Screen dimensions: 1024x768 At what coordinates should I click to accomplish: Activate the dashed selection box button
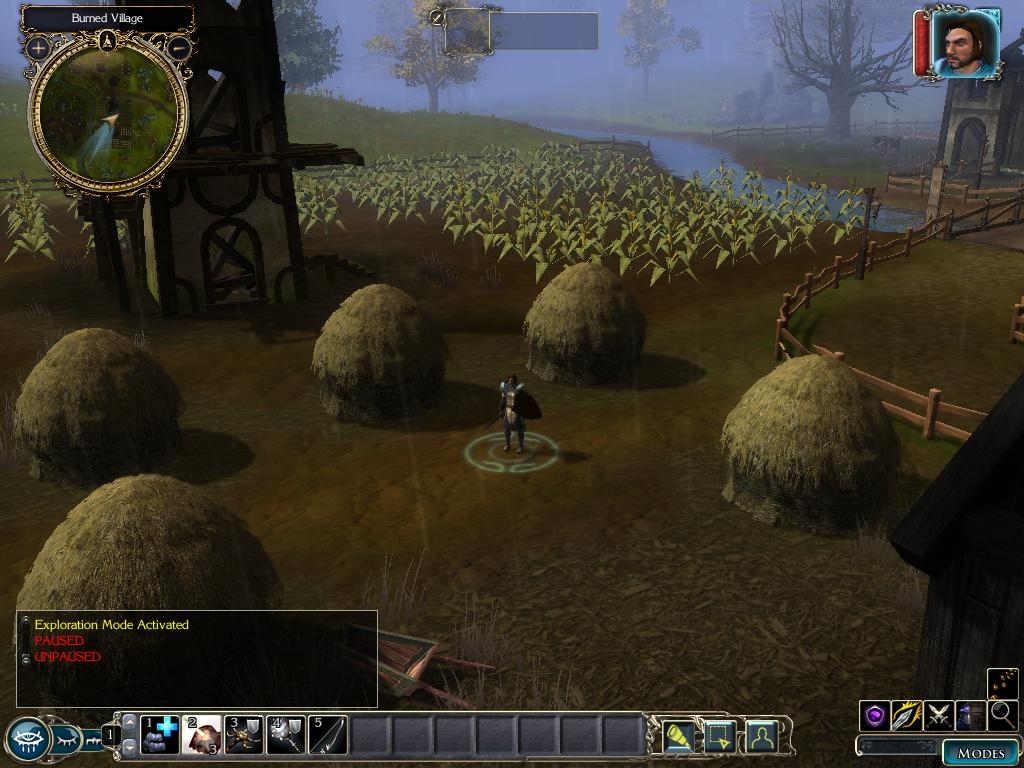720,736
